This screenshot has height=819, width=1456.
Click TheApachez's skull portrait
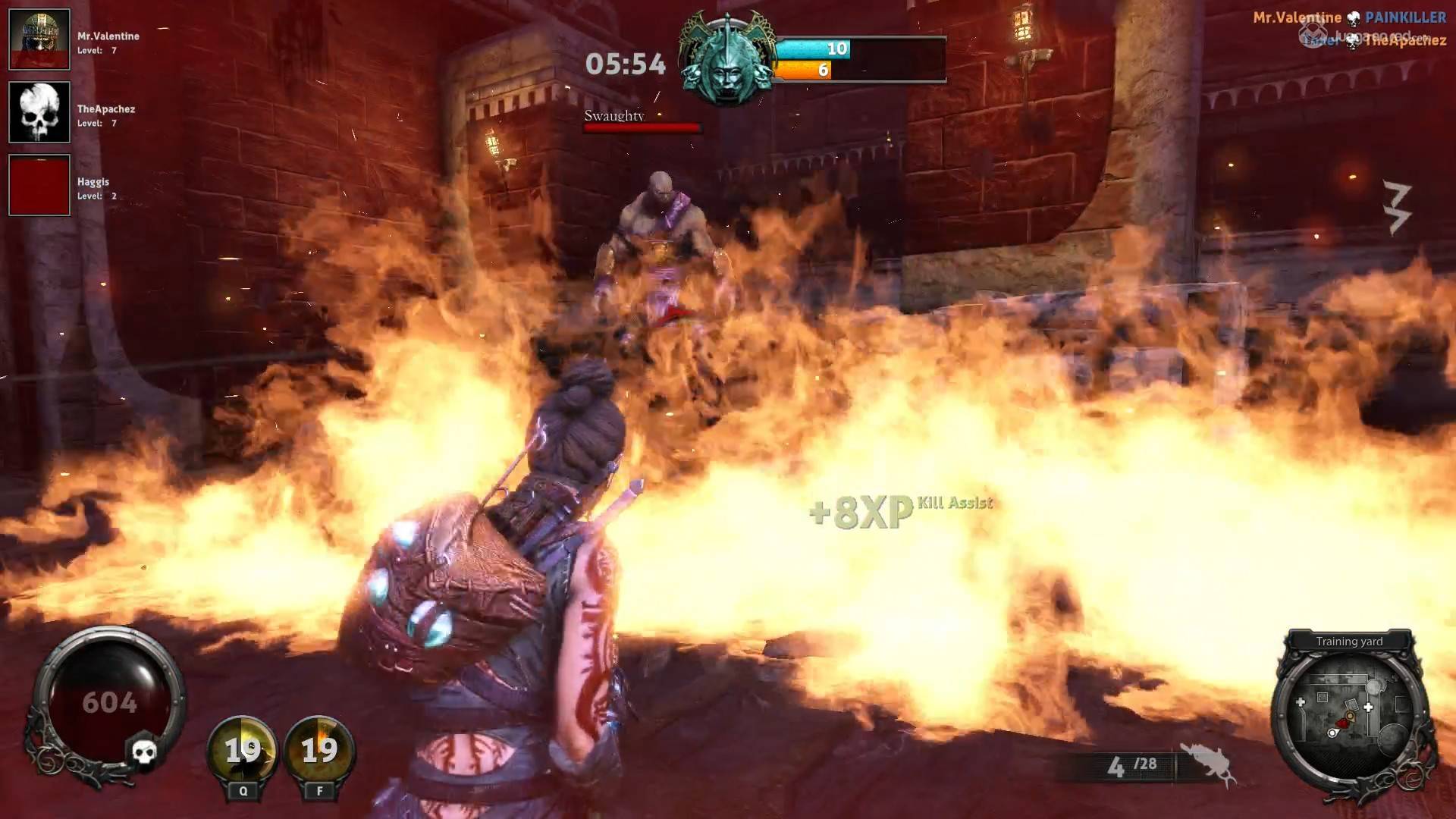(x=39, y=112)
